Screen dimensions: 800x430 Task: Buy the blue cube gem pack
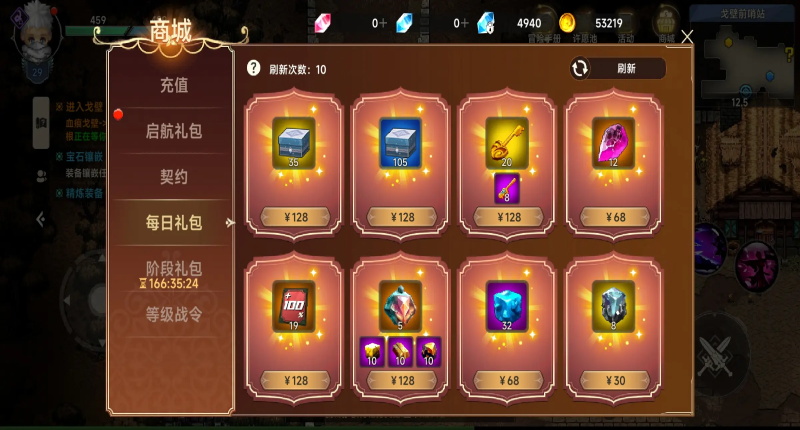(508, 380)
